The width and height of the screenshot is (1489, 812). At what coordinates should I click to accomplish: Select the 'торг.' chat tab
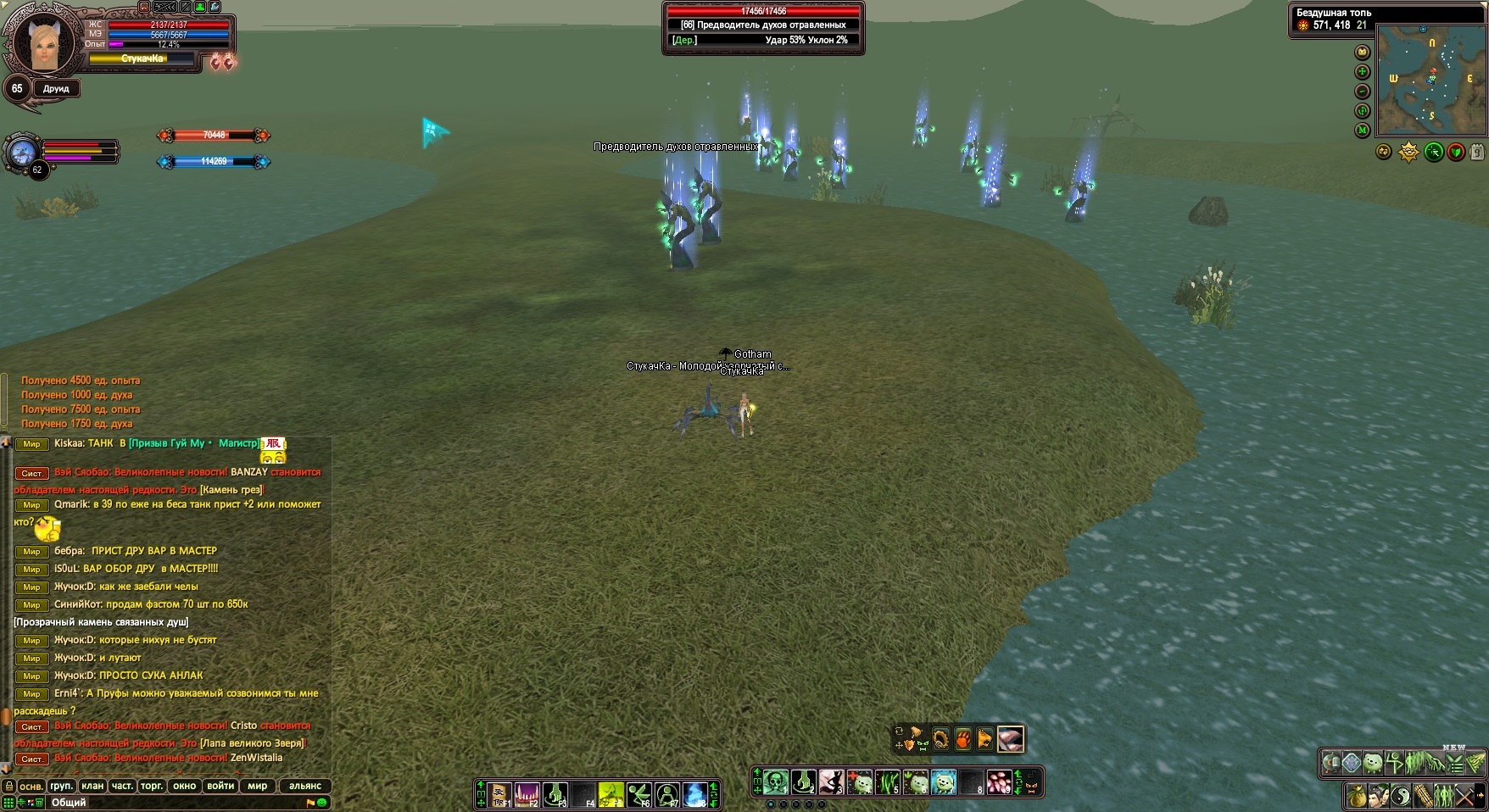152,786
